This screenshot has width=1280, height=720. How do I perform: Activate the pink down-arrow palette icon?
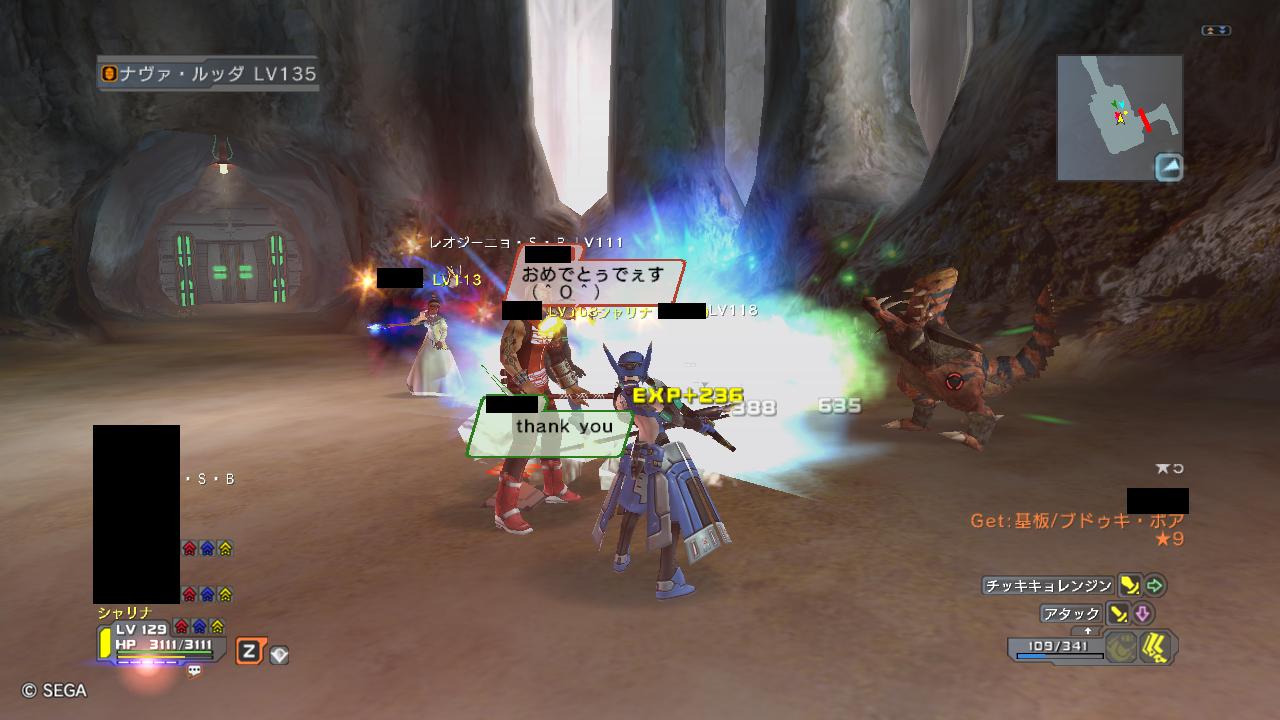point(1142,614)
